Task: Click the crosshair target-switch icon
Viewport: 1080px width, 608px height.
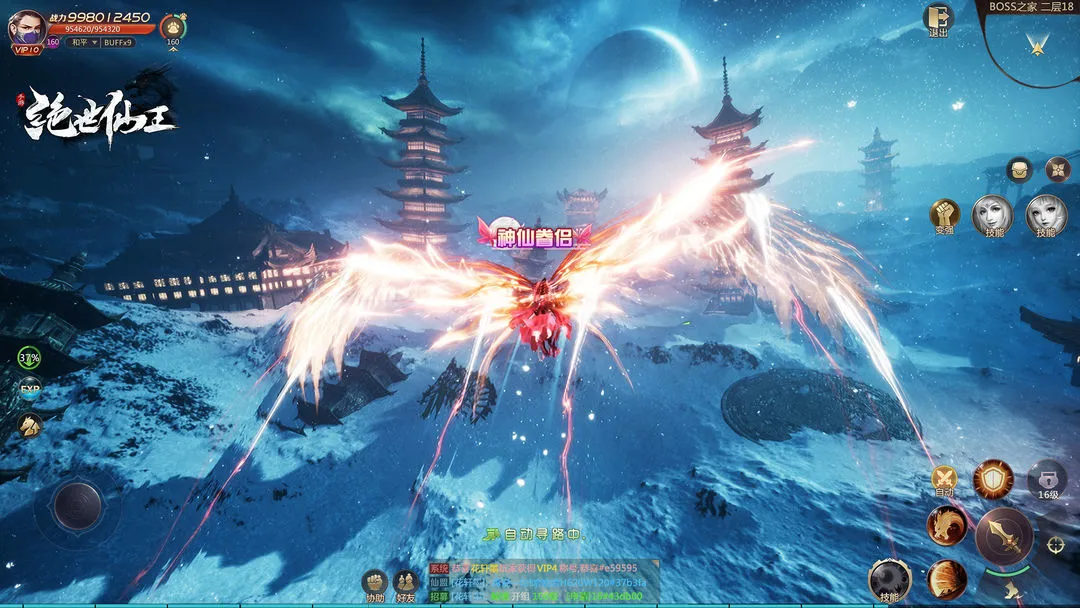Action: [x=1055, y=545]
